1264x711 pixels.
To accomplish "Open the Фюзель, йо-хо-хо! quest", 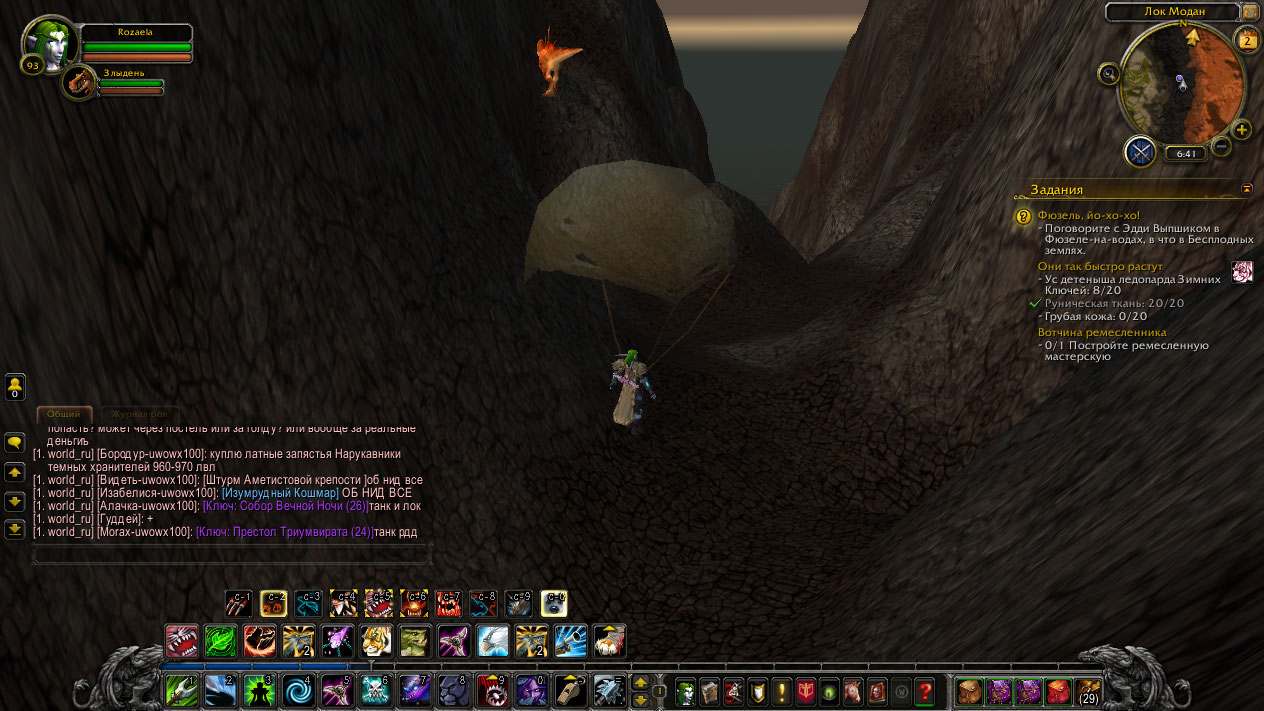I will tap(1088, 215).
